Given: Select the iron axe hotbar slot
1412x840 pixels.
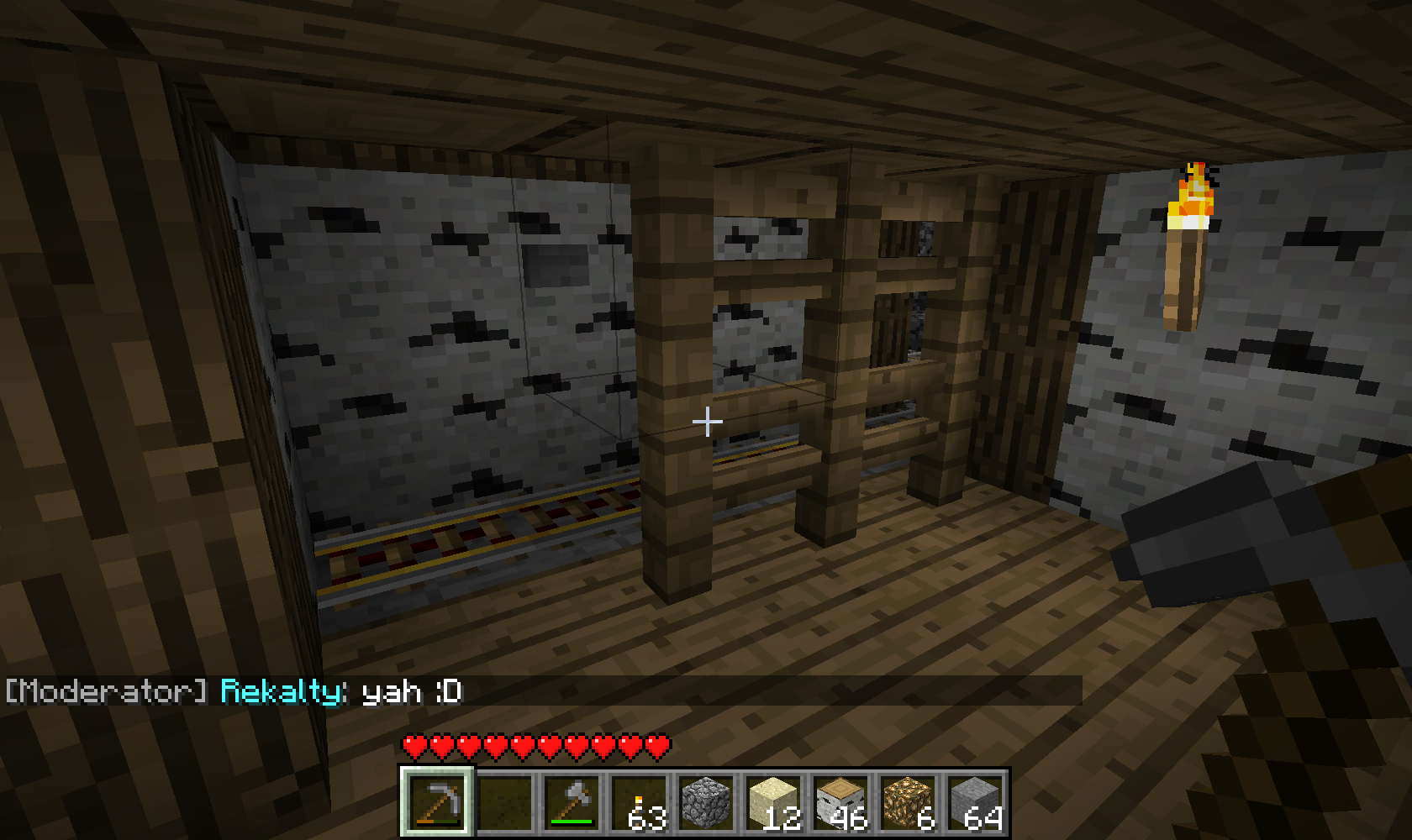Looking at the screenshot, I should (x=572, y=802).
